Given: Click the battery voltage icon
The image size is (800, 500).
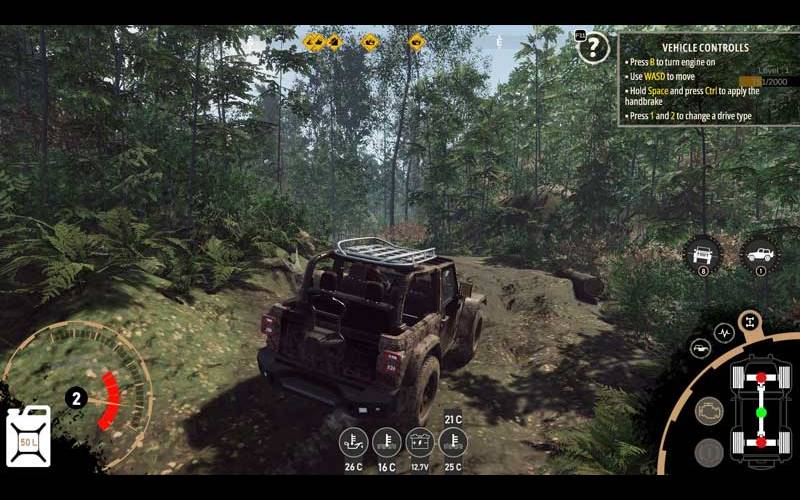Looking at the screenshot, I should coord(420,441).
